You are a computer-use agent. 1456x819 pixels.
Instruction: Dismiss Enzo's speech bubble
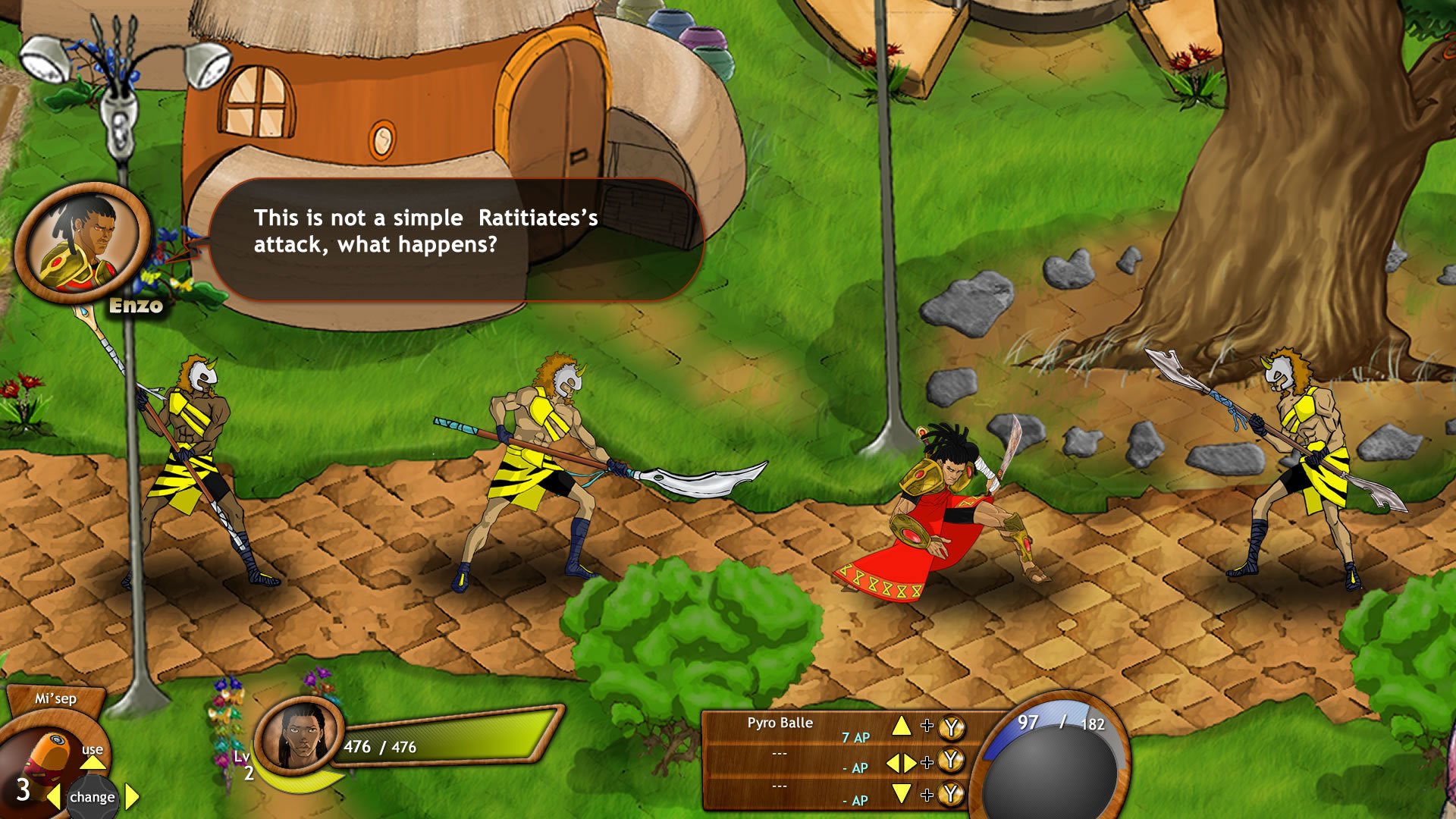pyautogui.click(x=459, y=239)
